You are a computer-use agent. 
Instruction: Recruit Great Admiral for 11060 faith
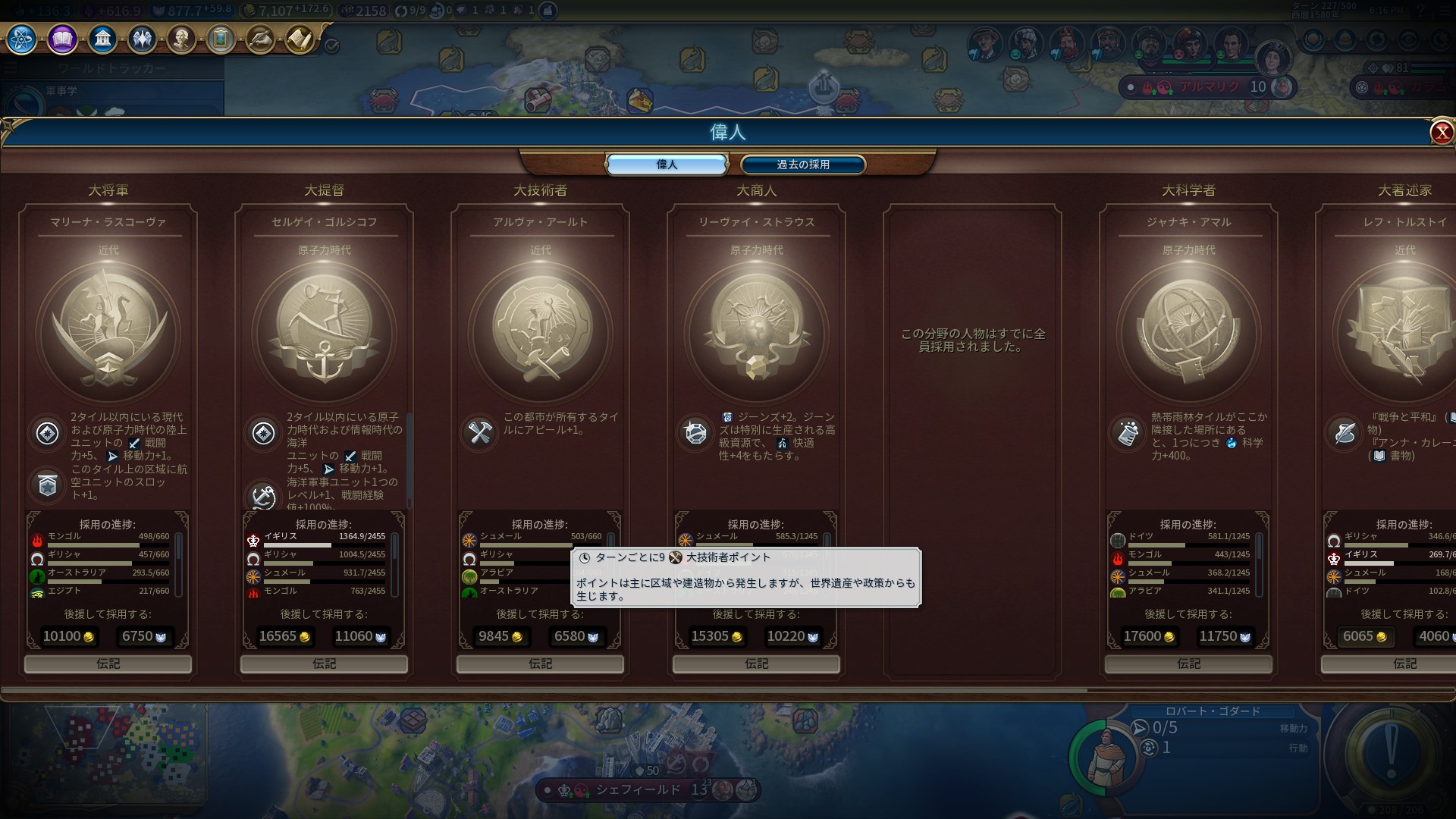(x=360, y=637)
